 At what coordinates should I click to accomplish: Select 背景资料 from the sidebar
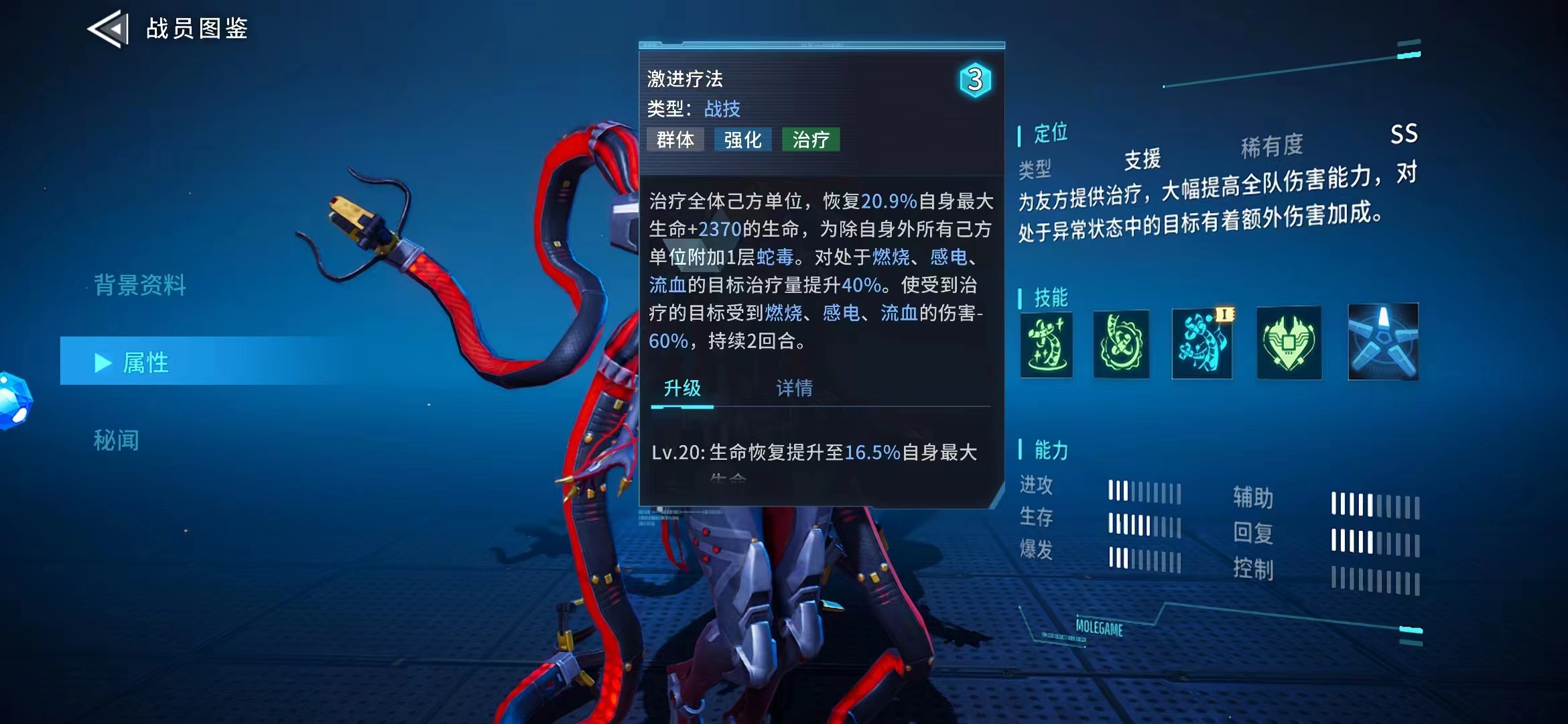point(139,287)
